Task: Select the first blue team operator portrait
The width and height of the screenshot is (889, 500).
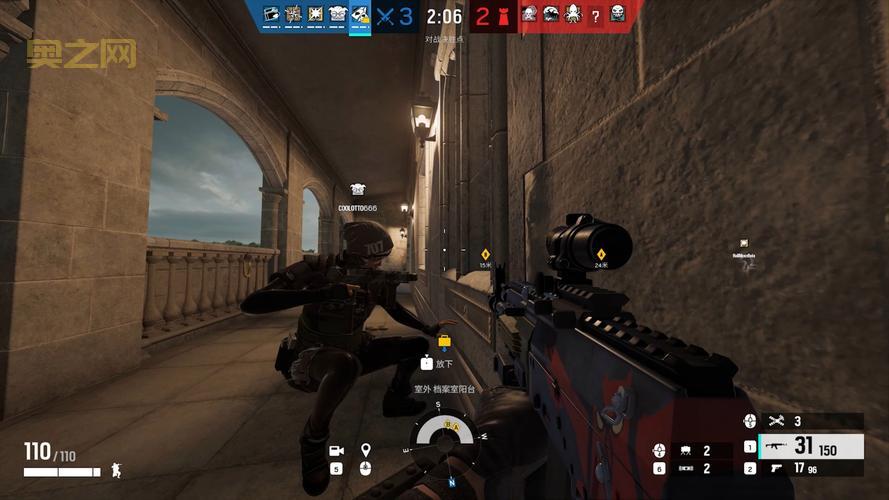Action: [271, 14]
